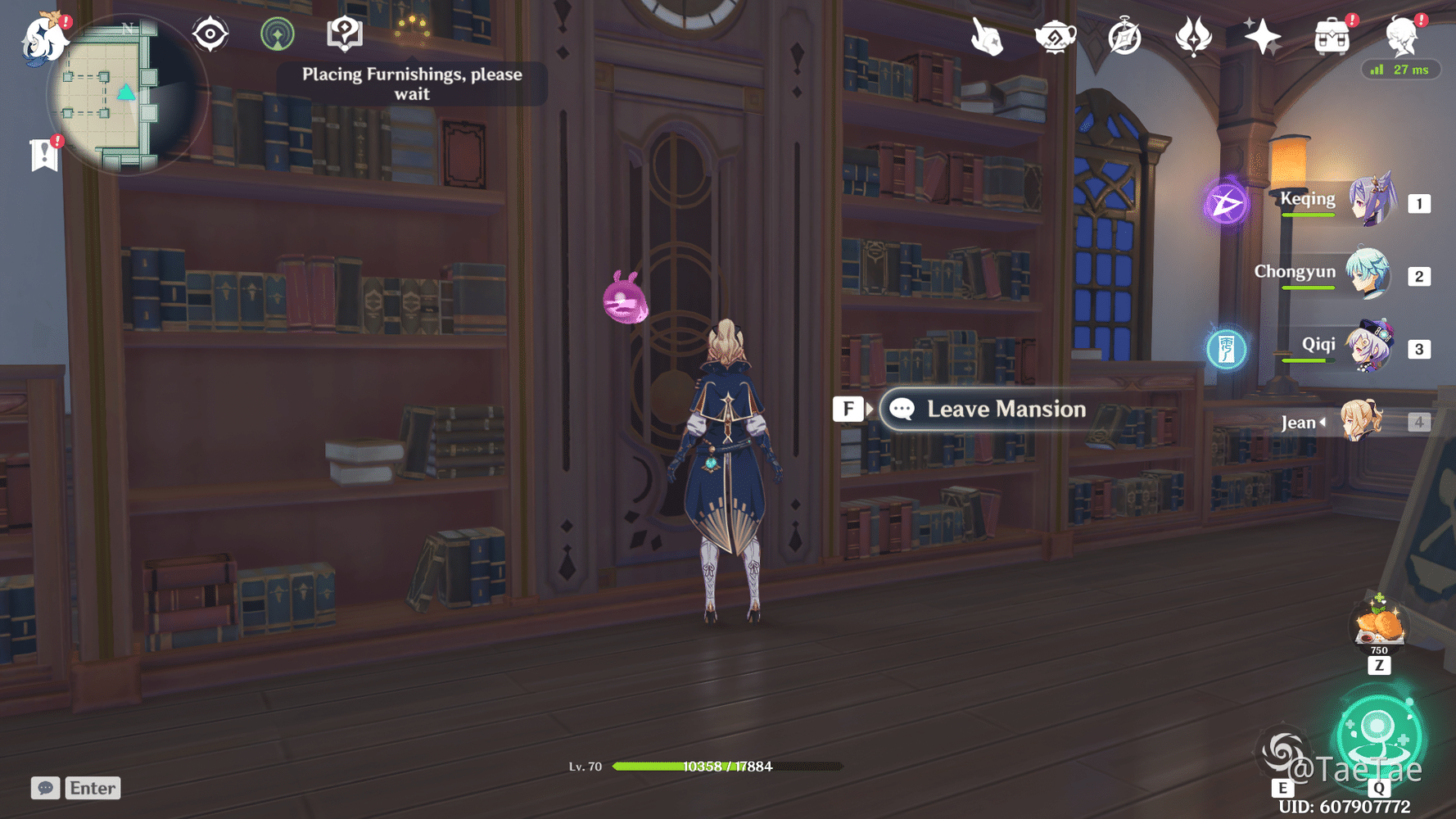1456x819 pixels.
Task: Click the compass icon beside the minimap
Action: pos(210,33)
